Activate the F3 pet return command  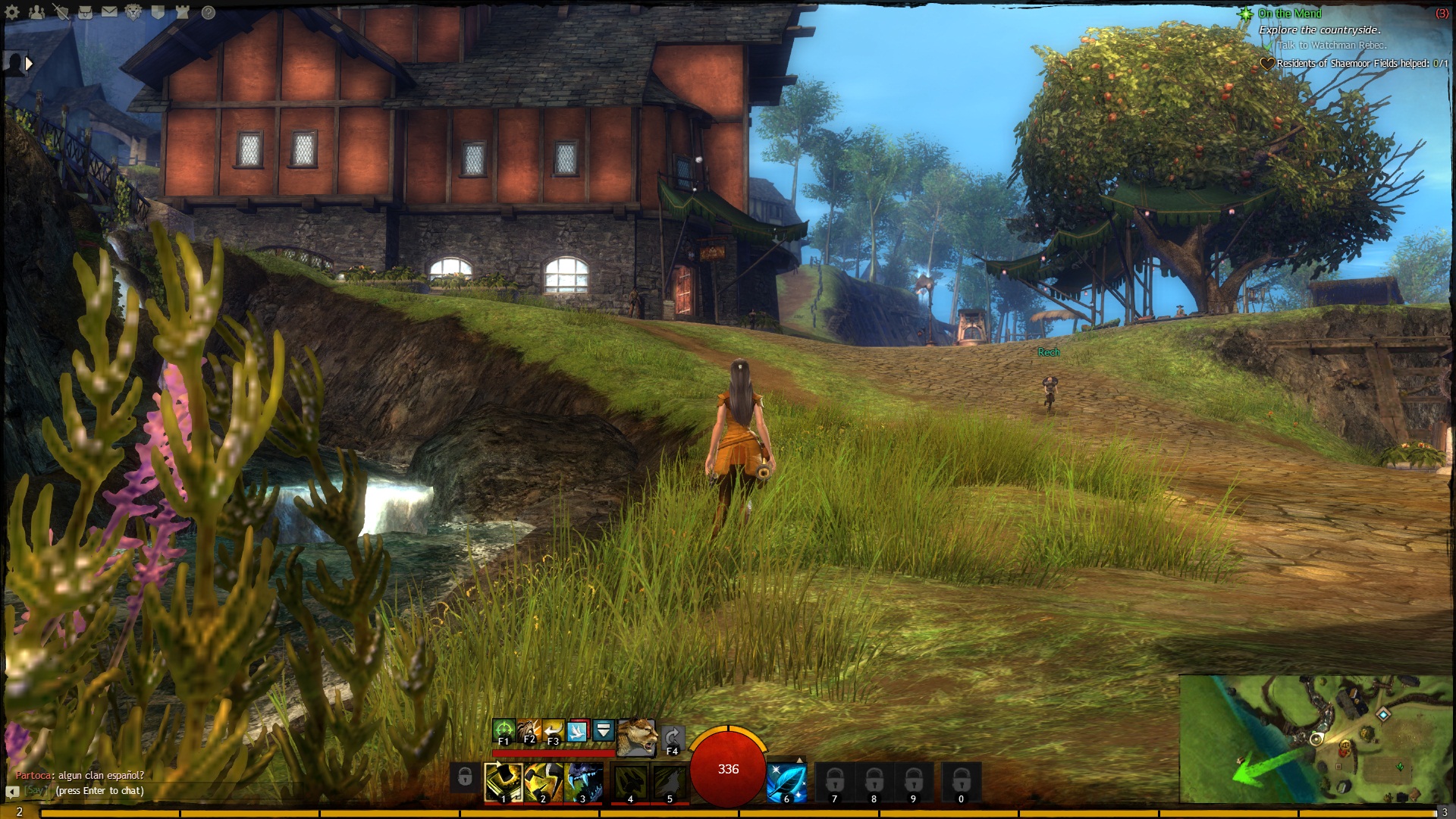pyautogui.click(x=554, y=731)
